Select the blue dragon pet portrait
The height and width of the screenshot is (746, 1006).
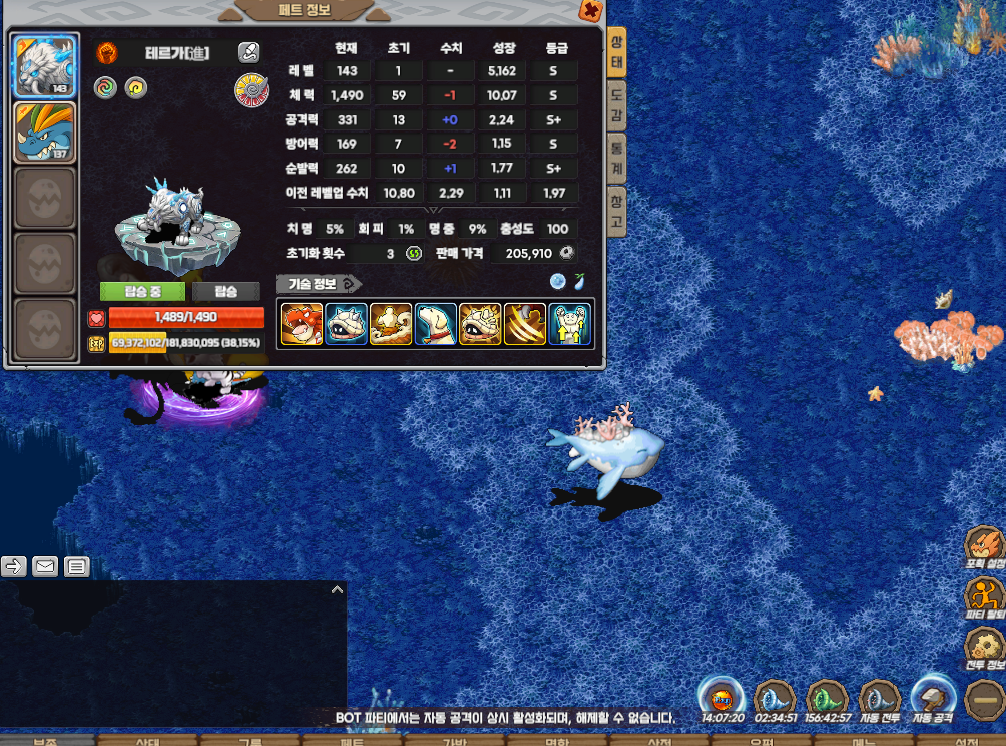click(45, 132)
